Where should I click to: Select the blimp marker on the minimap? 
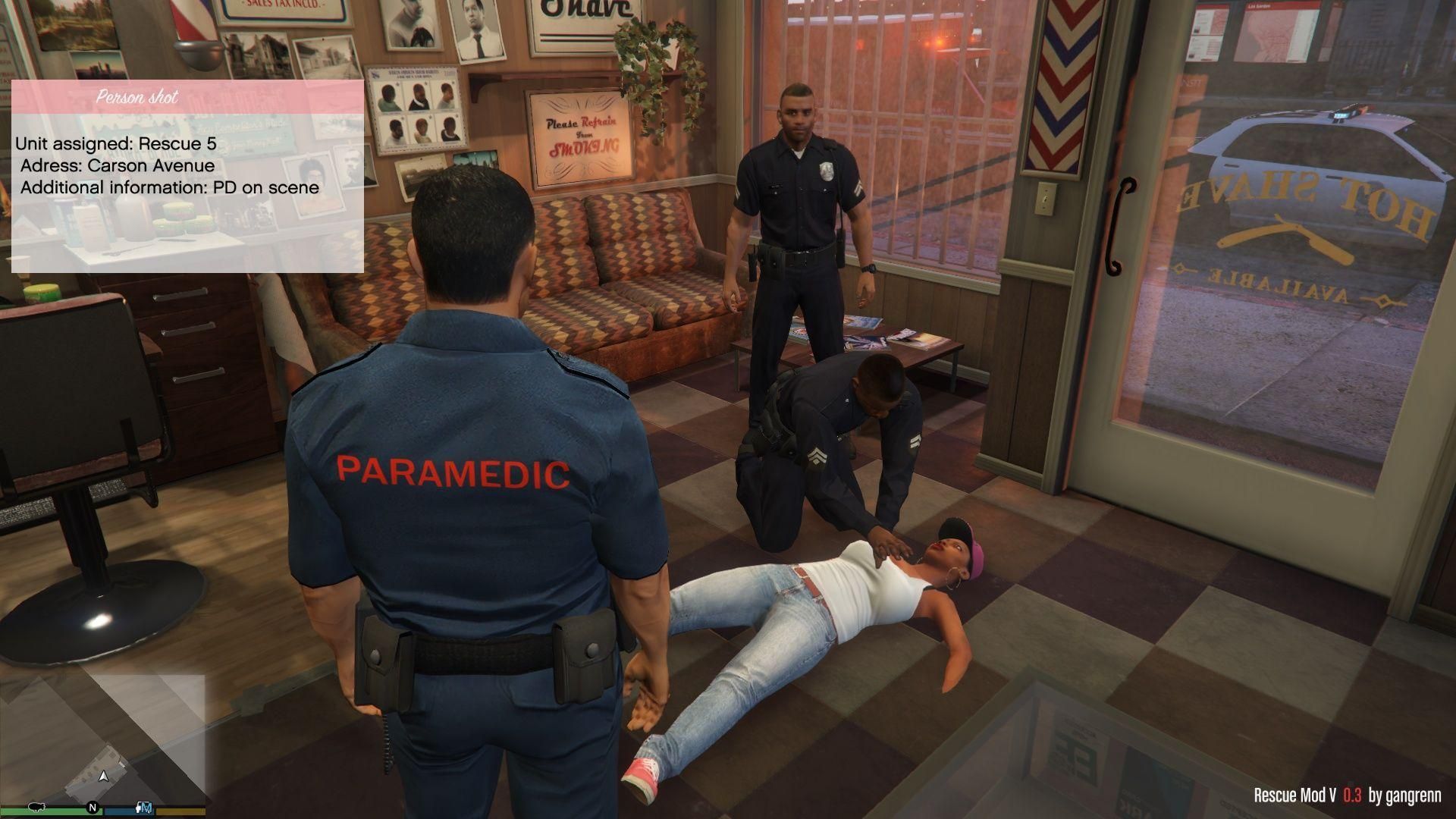(x=35, y=806)
